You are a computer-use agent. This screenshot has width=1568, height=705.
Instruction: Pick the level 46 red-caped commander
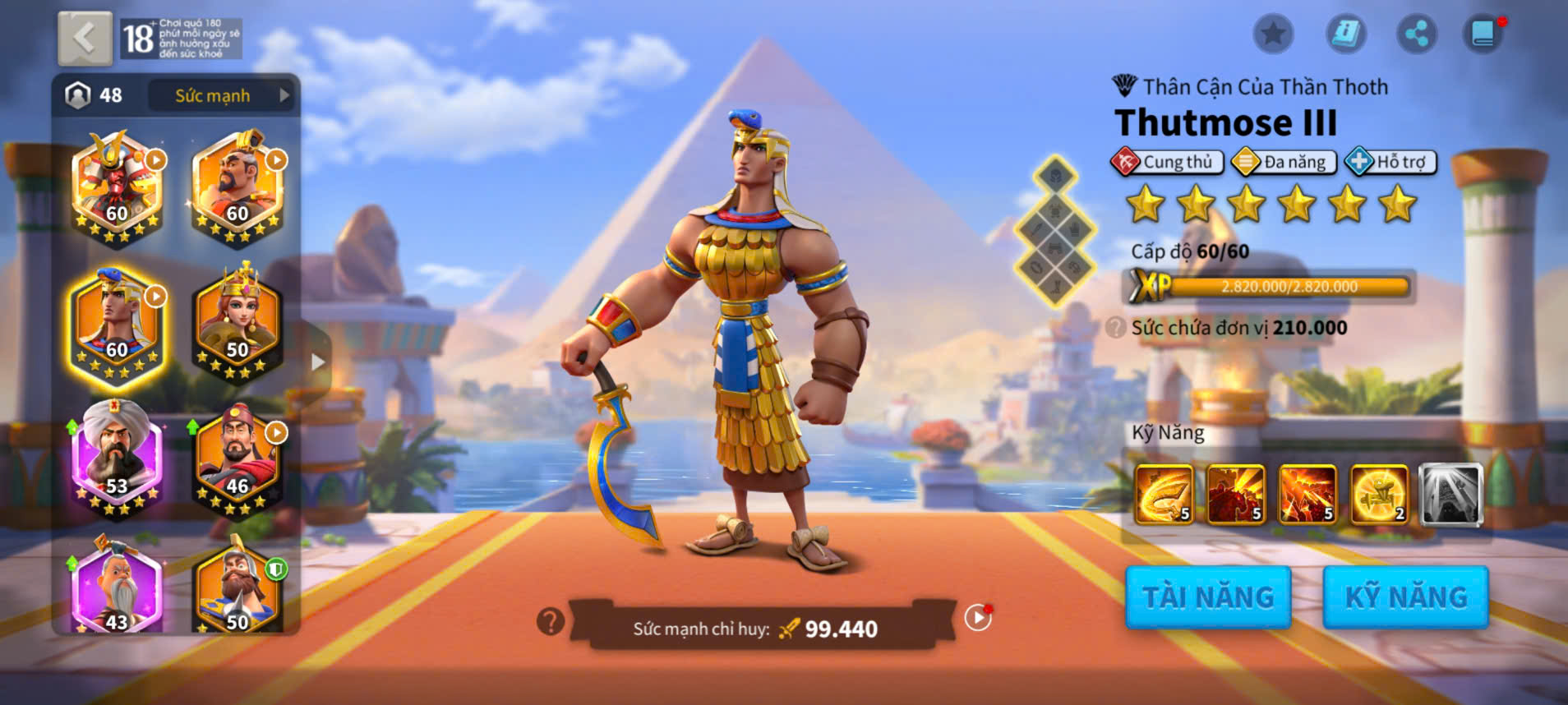pos(238,458)
